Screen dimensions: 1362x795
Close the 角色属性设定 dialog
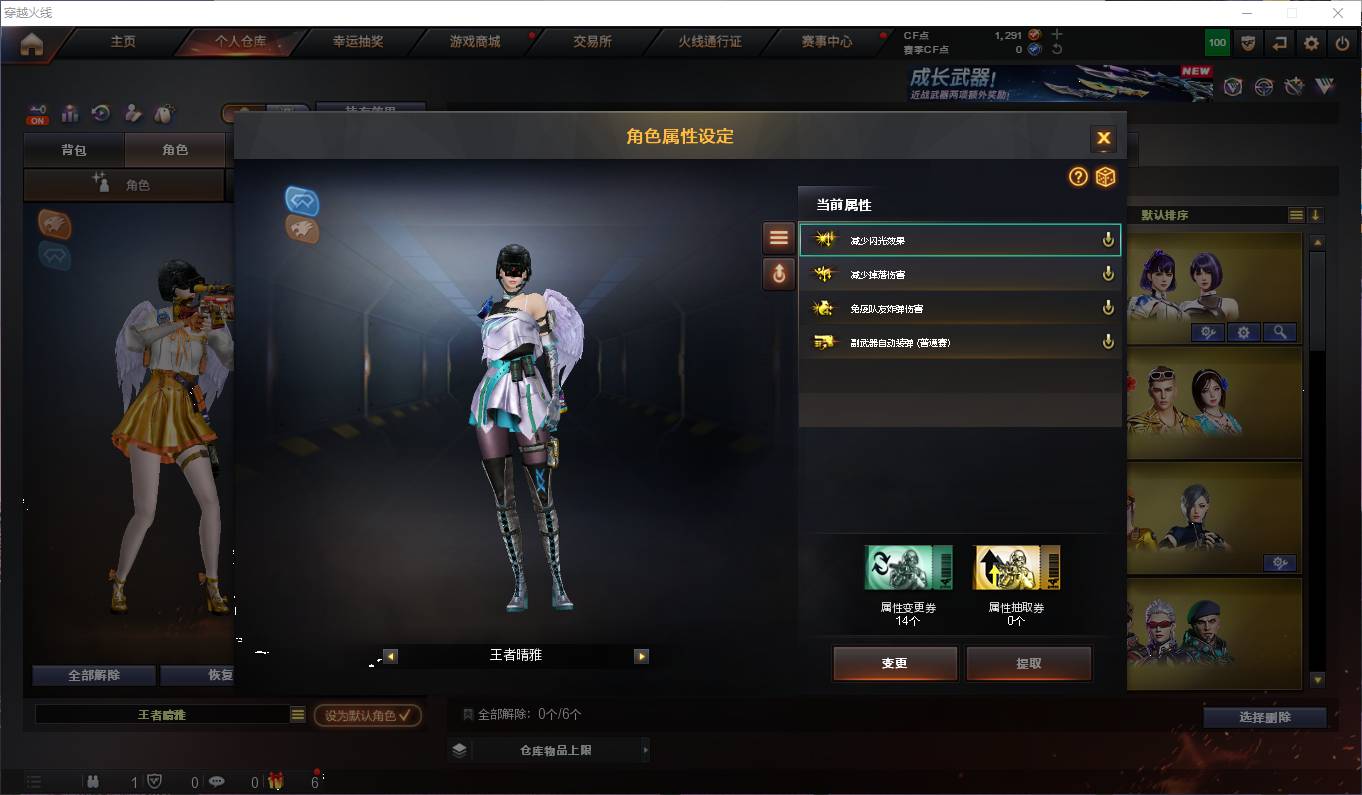click(1103, 138)
